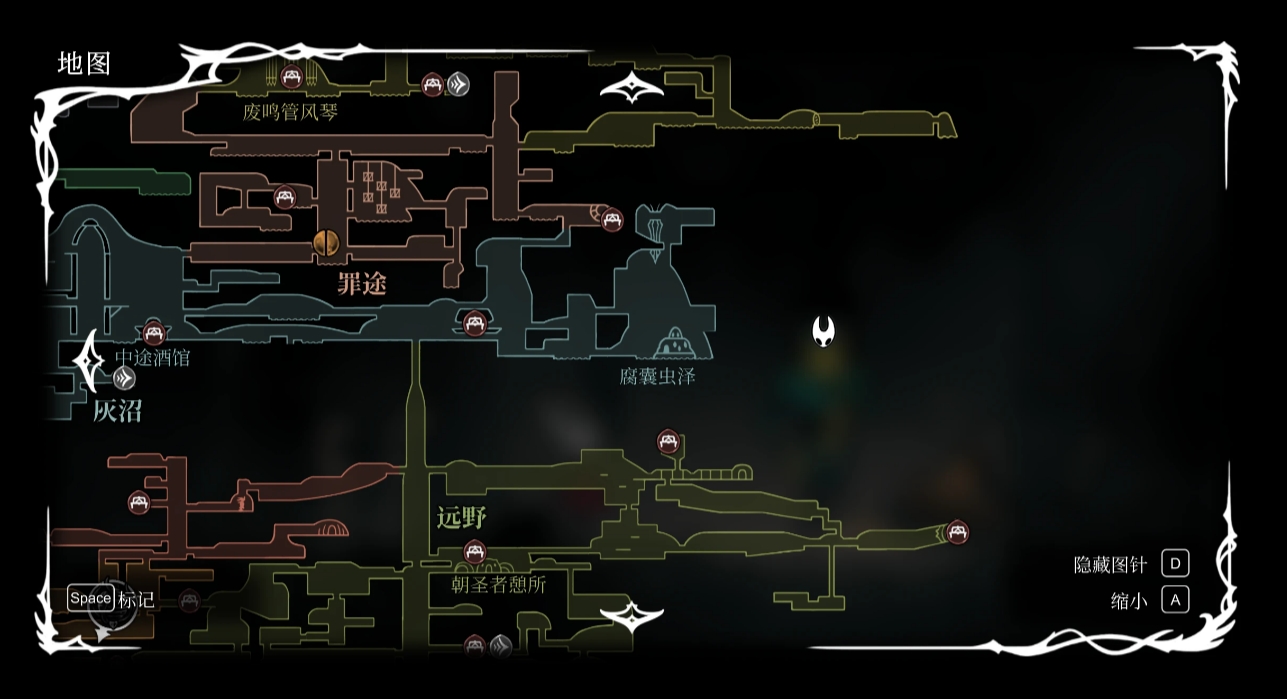Select the left-edge map scroll arrow ornament
The width and height of the screenshot is (1287, 699).
[x=89, y=360]
